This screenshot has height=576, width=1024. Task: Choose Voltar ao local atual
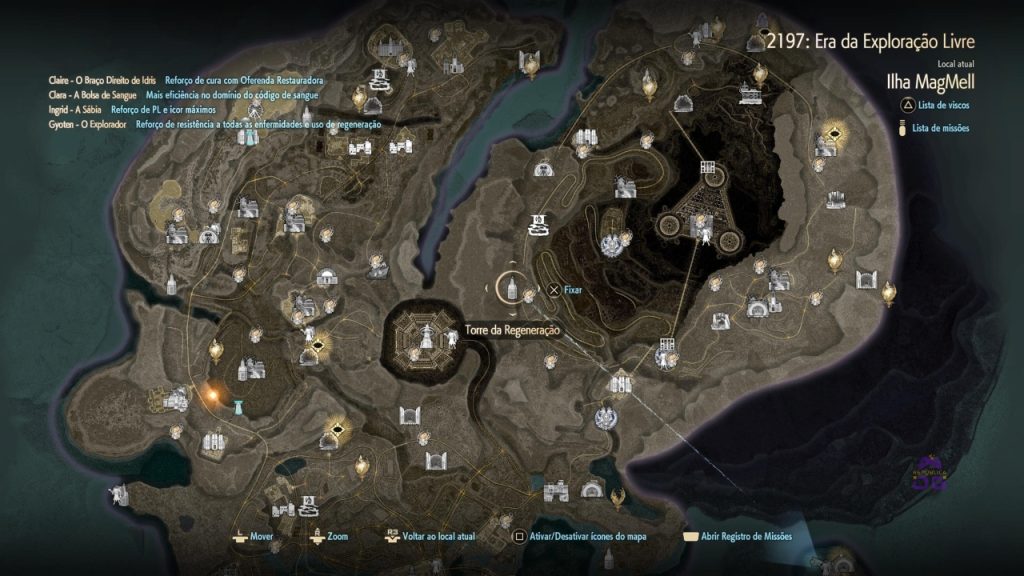pos(430,536)
